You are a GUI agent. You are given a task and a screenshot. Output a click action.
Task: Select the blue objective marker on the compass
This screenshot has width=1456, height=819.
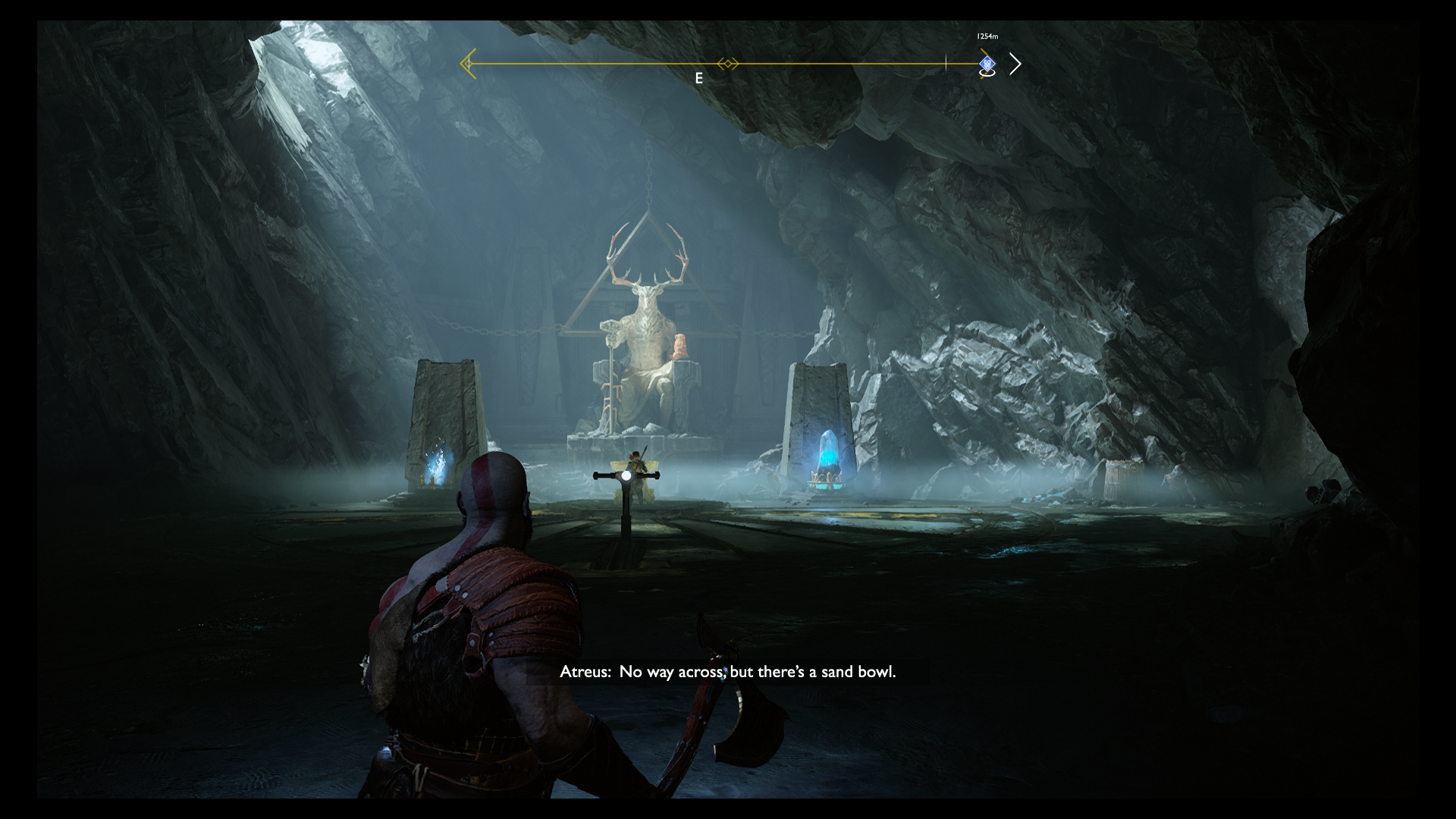987,64
